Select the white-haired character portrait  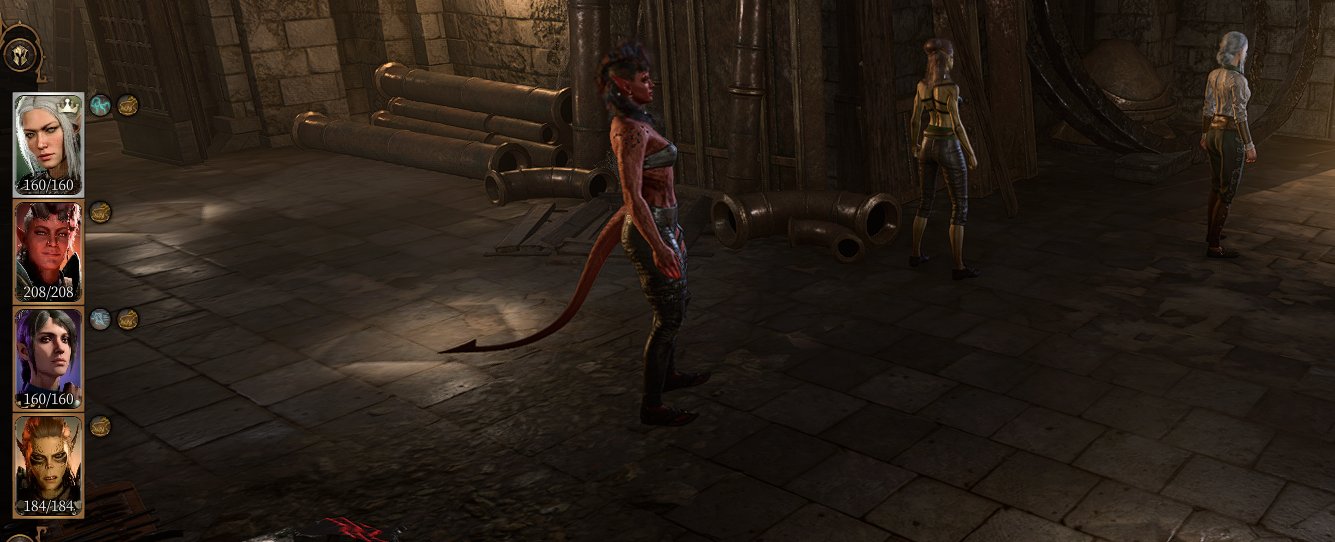point(47,143)
